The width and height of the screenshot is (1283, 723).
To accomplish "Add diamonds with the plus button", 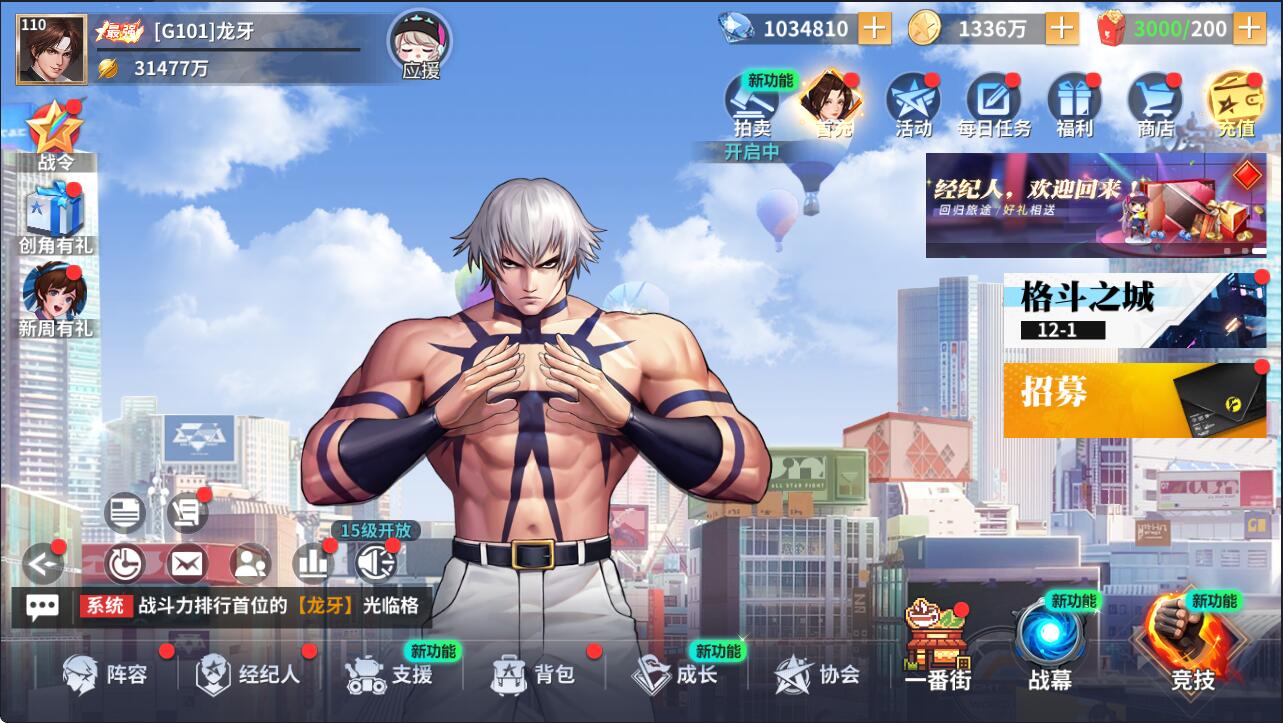I will 874,29.
